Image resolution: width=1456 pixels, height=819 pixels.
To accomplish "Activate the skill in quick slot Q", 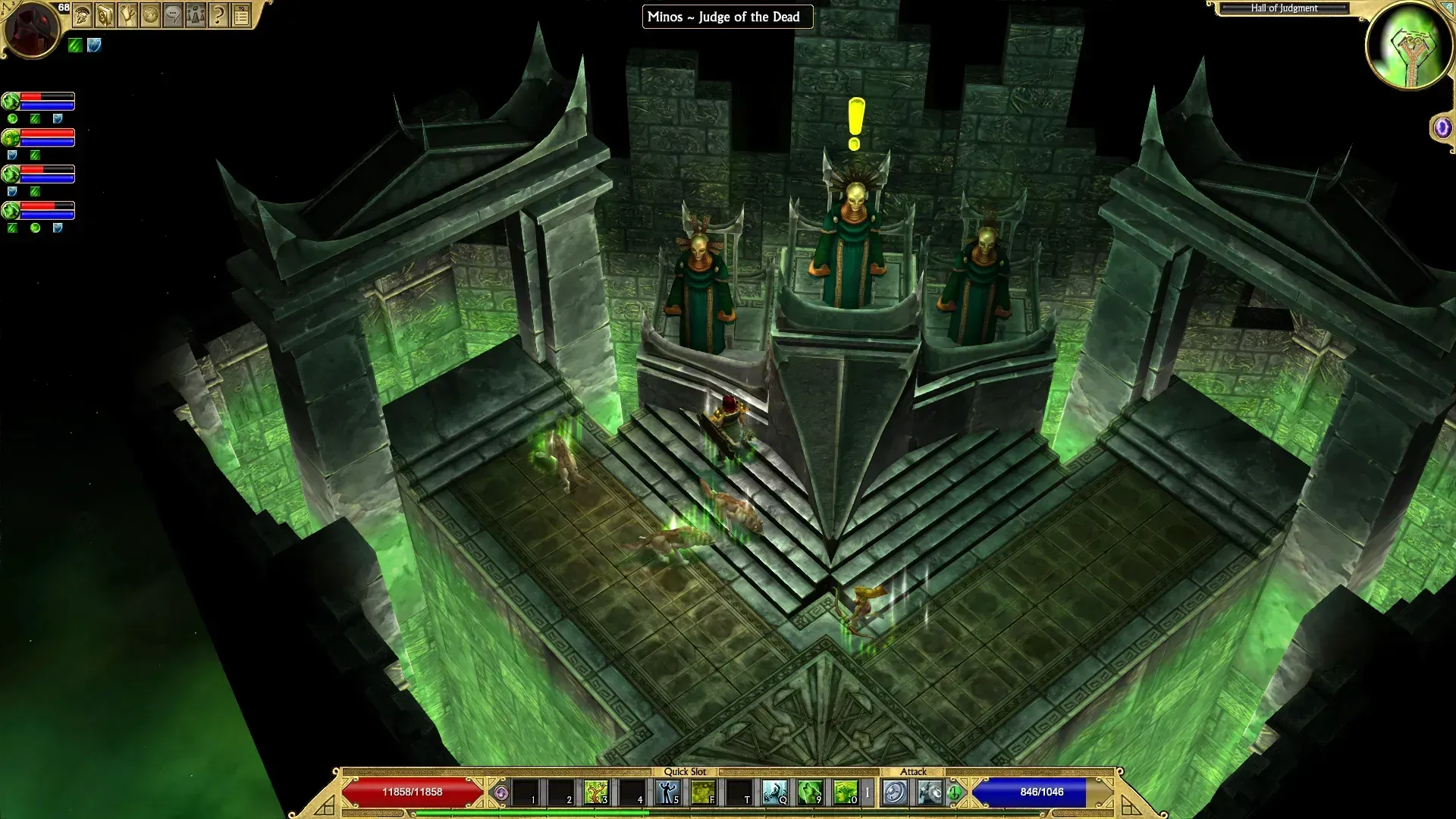I will (774, 792).
